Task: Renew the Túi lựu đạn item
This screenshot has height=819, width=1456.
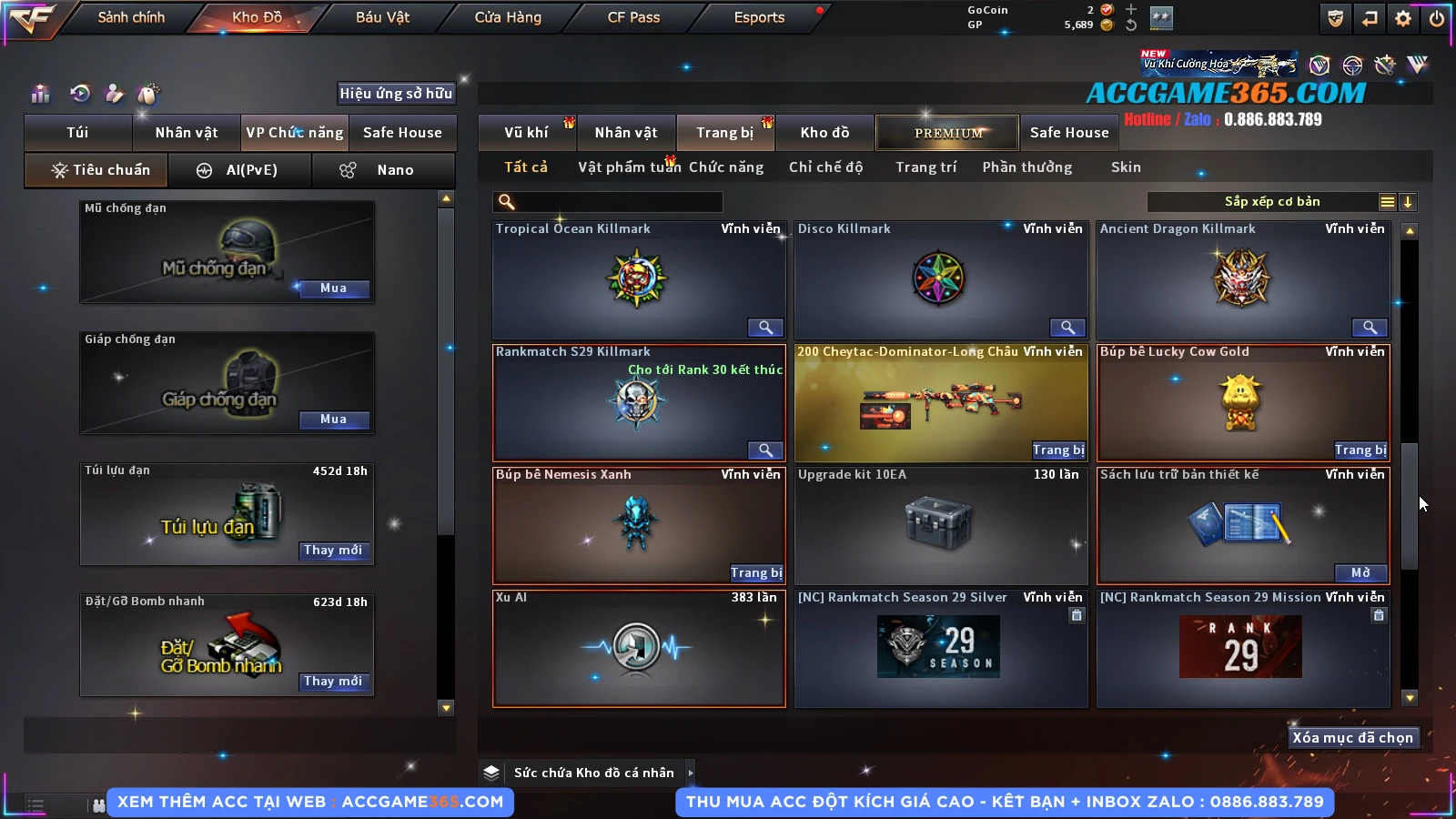Action: coord(333,551)
